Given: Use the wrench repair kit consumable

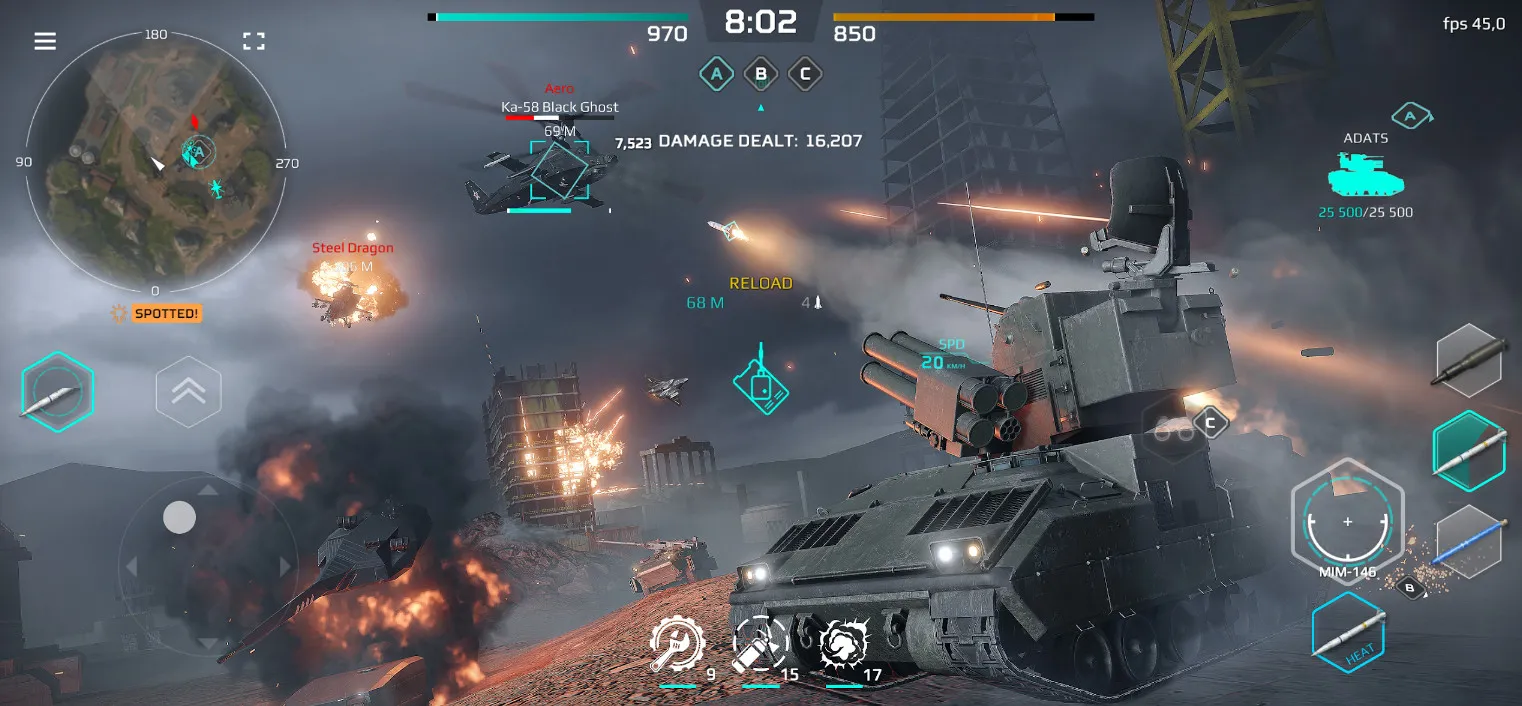Looking at the screenshot, I should (678, 645).
